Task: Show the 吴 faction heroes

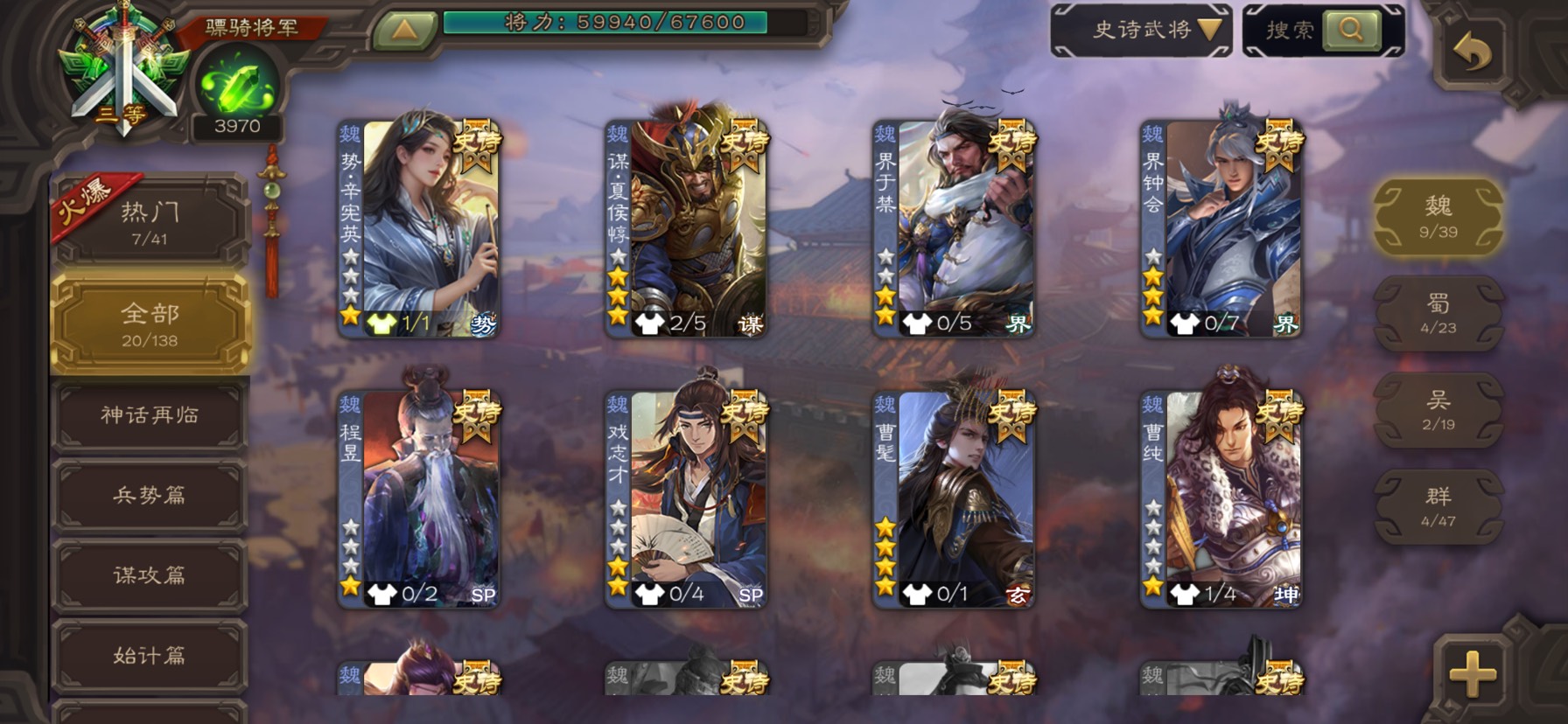Action: click(x=1438, y=410)
